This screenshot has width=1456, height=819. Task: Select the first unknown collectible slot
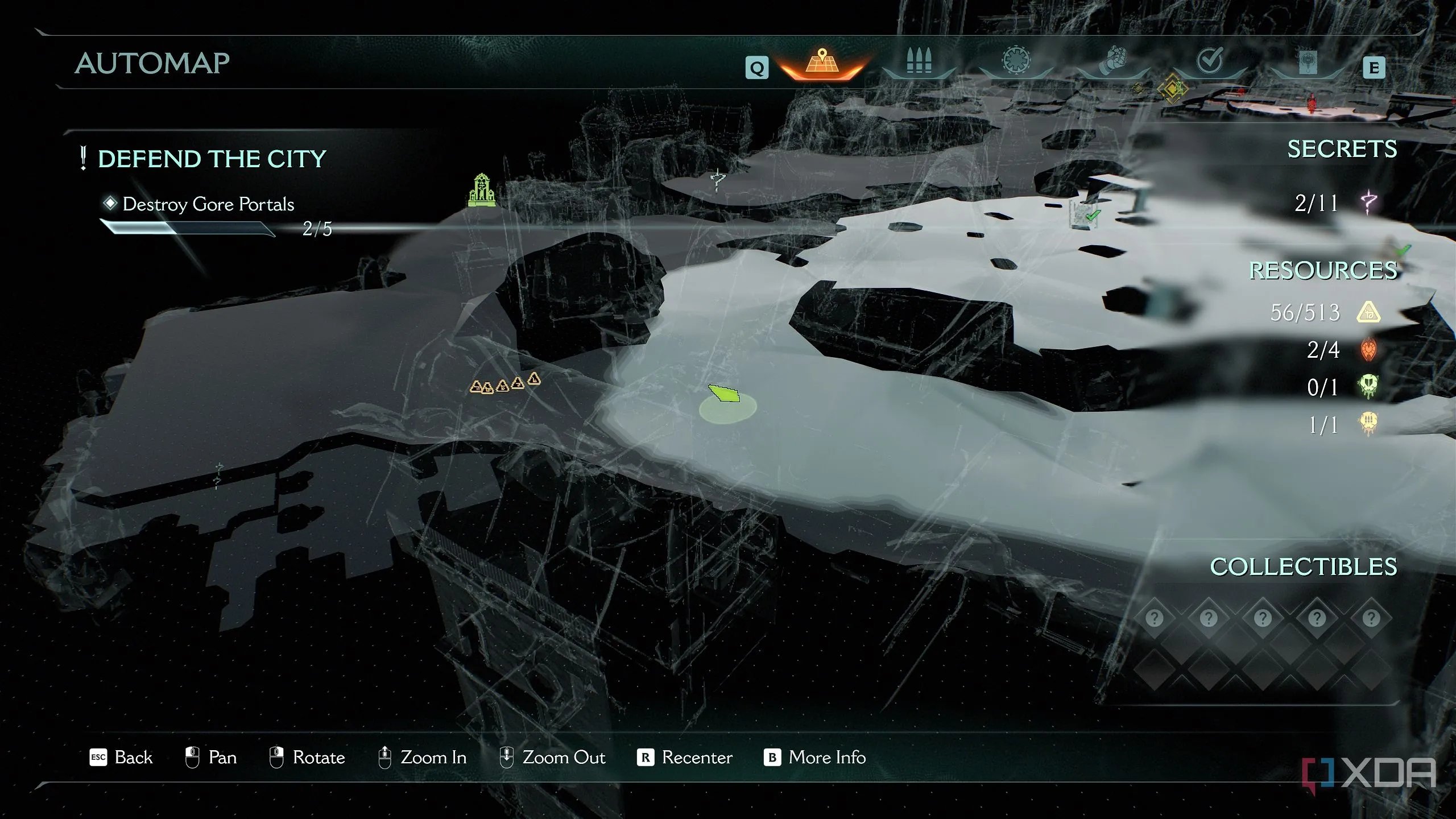click(x=1155, y=618)
